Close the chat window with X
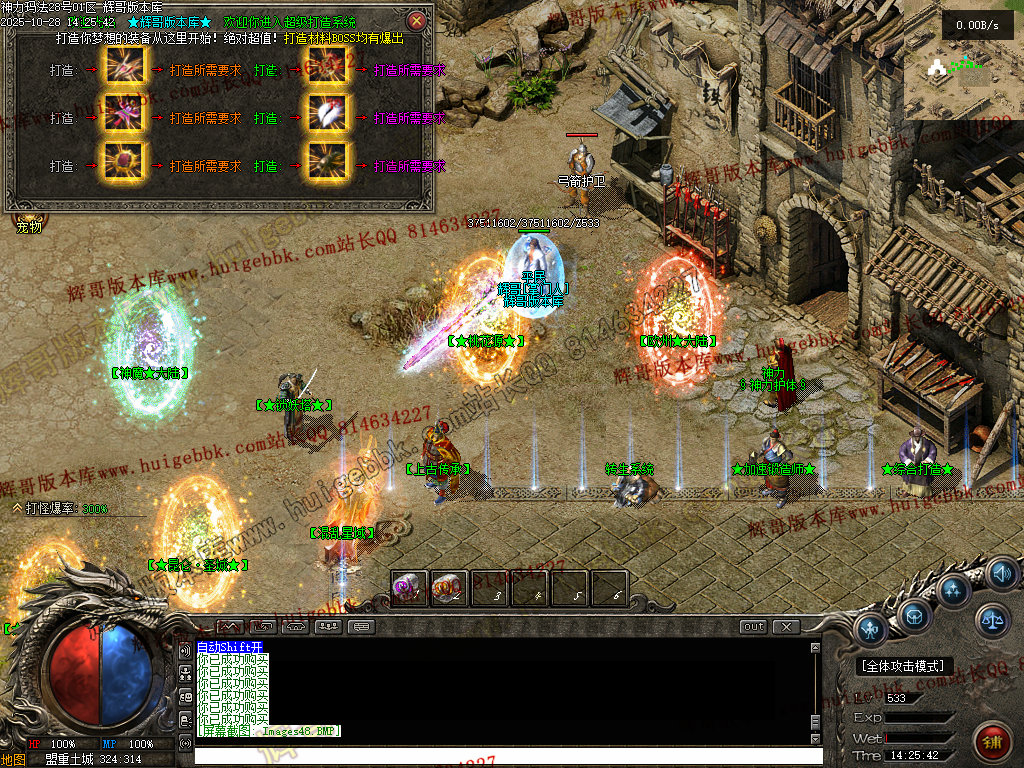The width and height of the screenshot is (1024, 768). 786,627
